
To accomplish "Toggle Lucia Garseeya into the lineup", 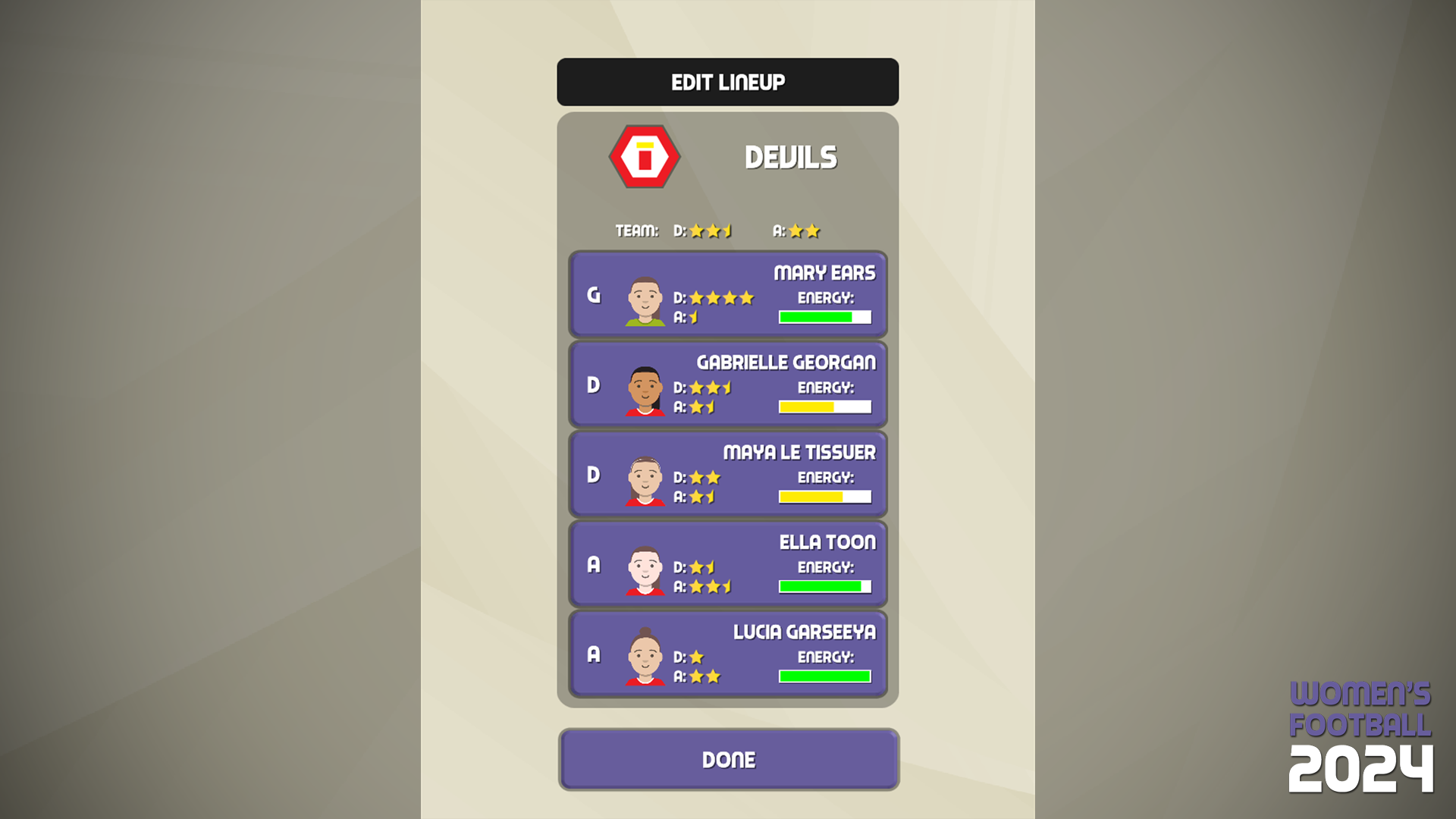I will (728, 654).
